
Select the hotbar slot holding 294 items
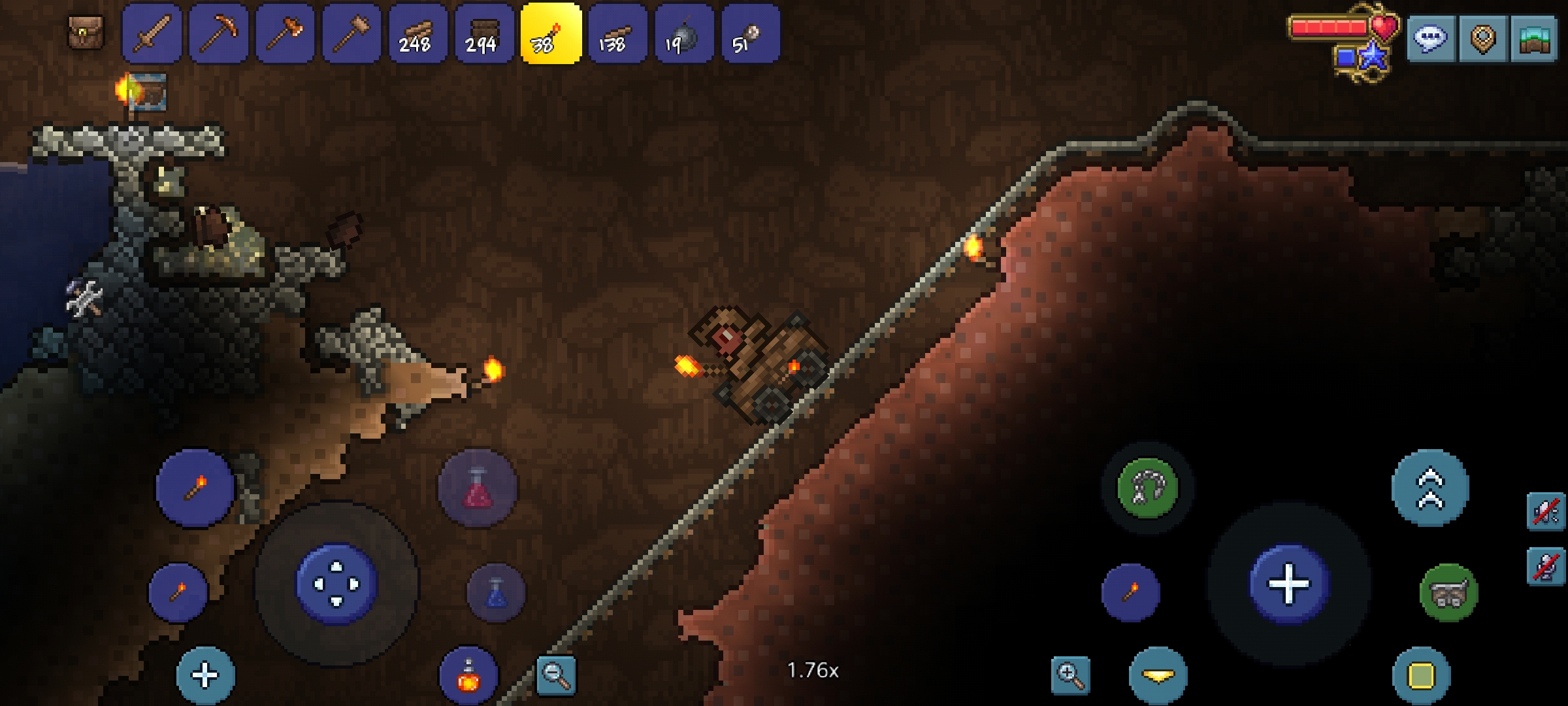[485, 34]
